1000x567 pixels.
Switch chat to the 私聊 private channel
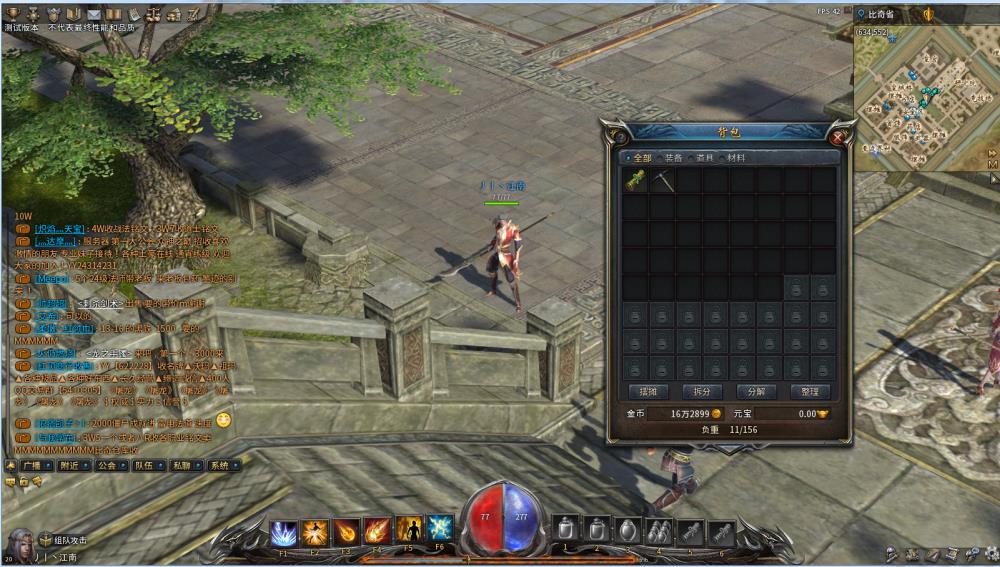pos(180,465)
